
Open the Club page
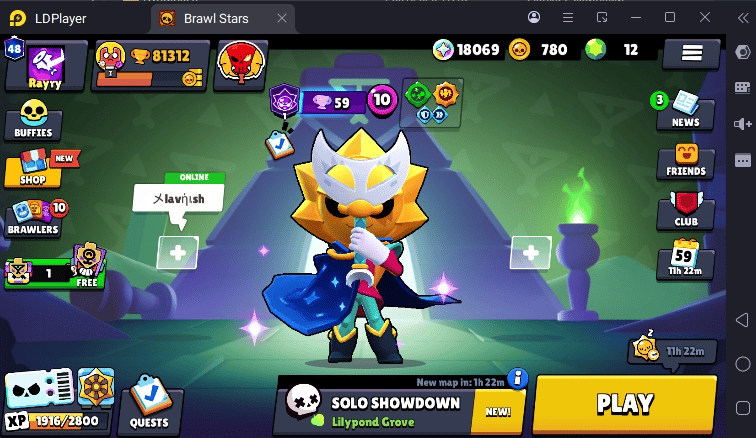[685, 211]
